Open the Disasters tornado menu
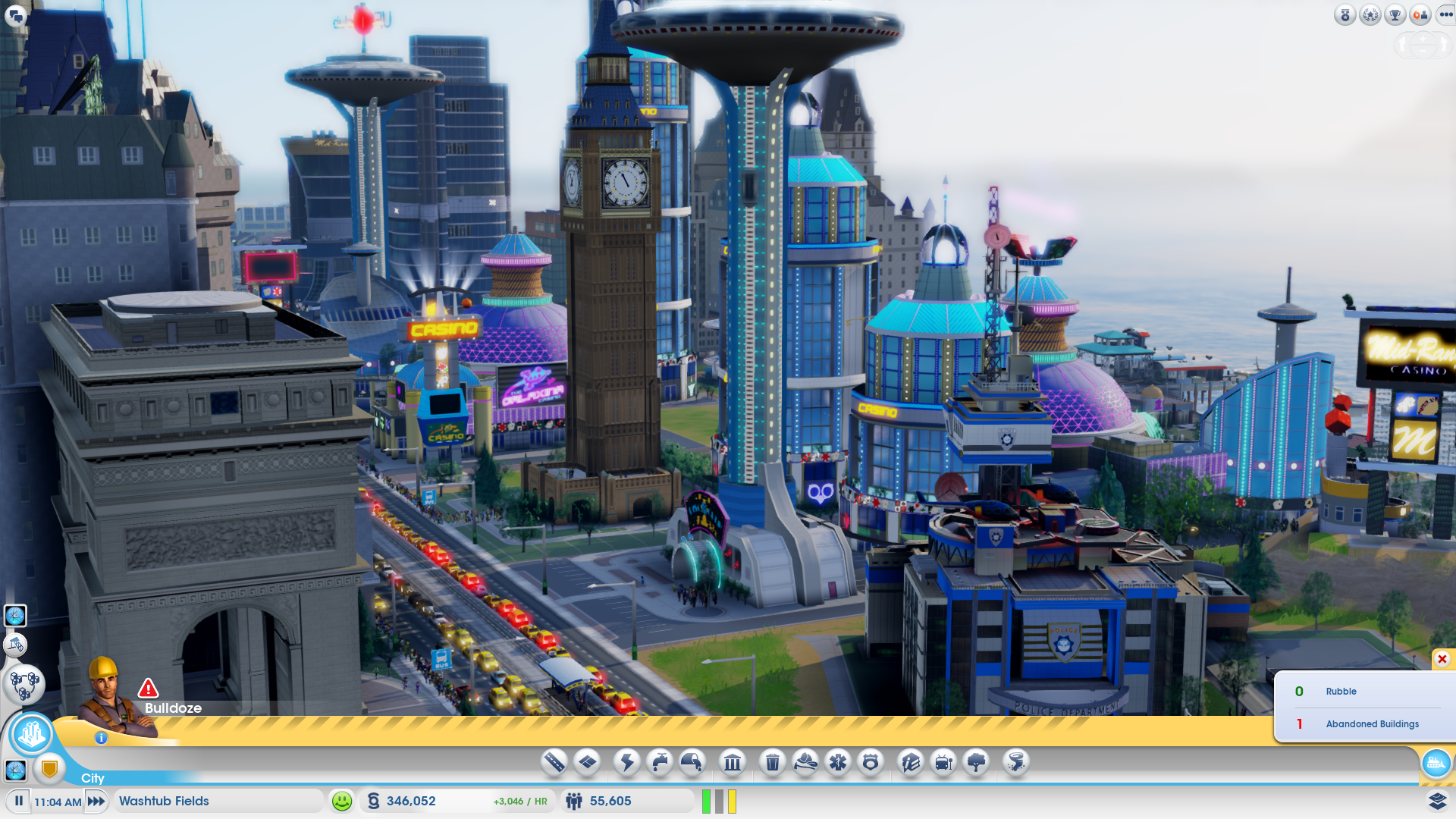This screenshot has width=1456, height=819. [1016, 761]
